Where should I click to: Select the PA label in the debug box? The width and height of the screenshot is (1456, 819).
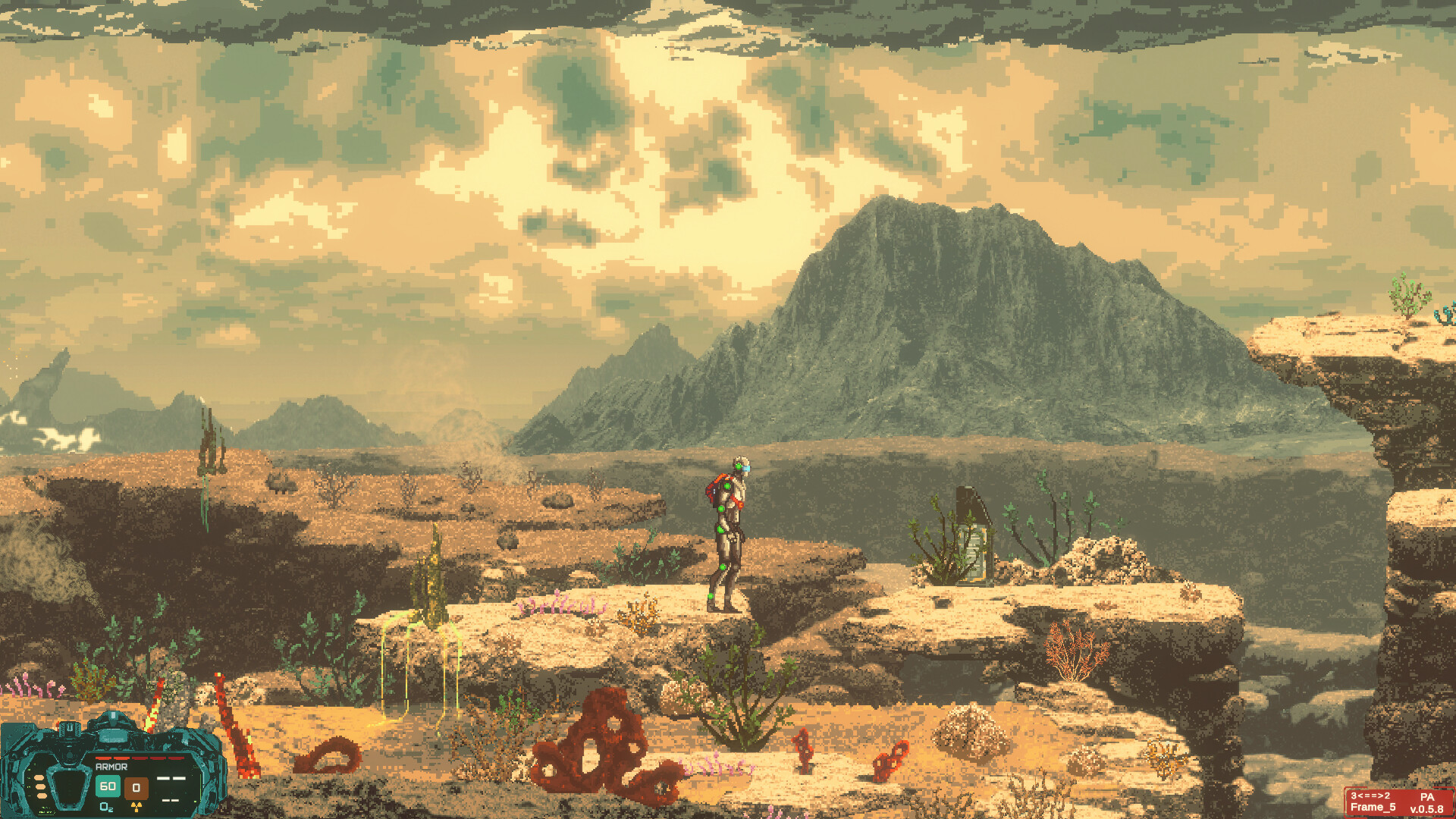coord(1427,797)
